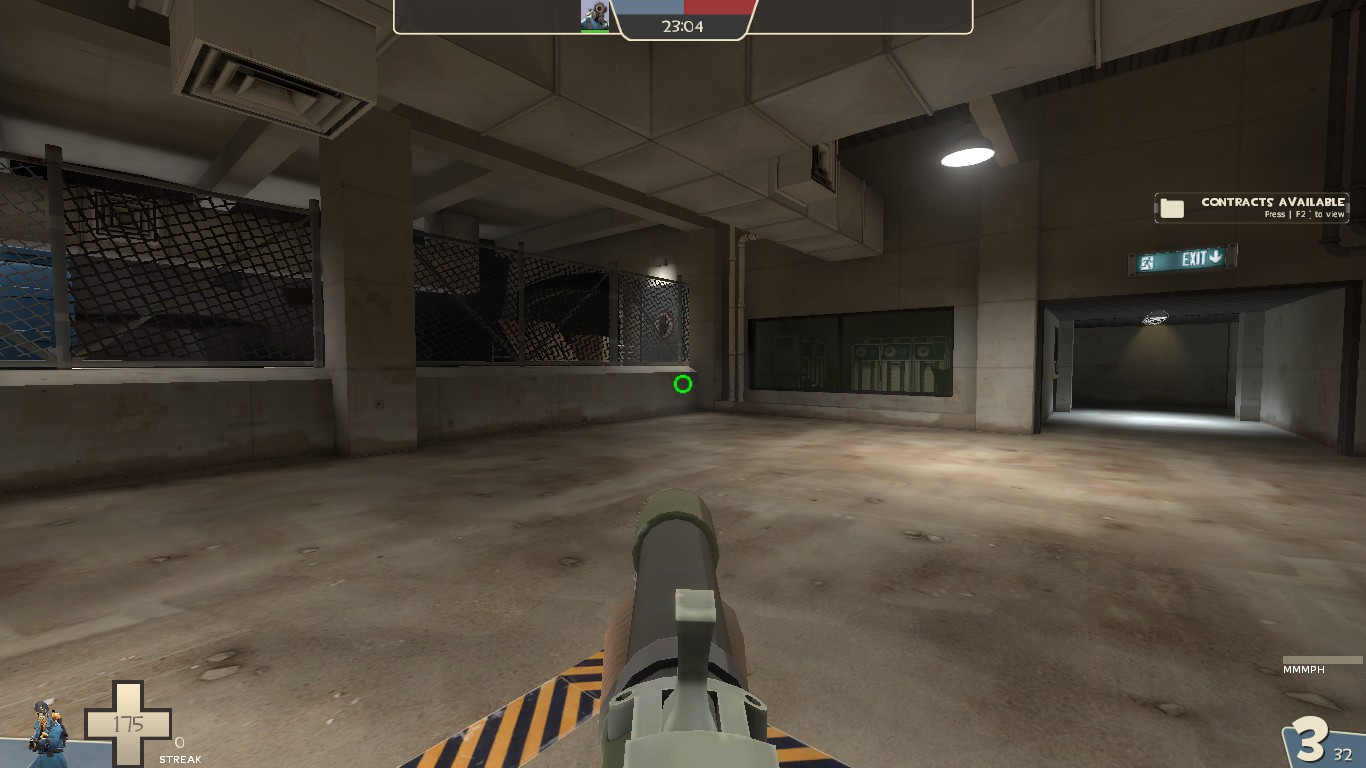Click the streak number zero
Viewport: 1366px width, 768px height.
click(178, 743)
